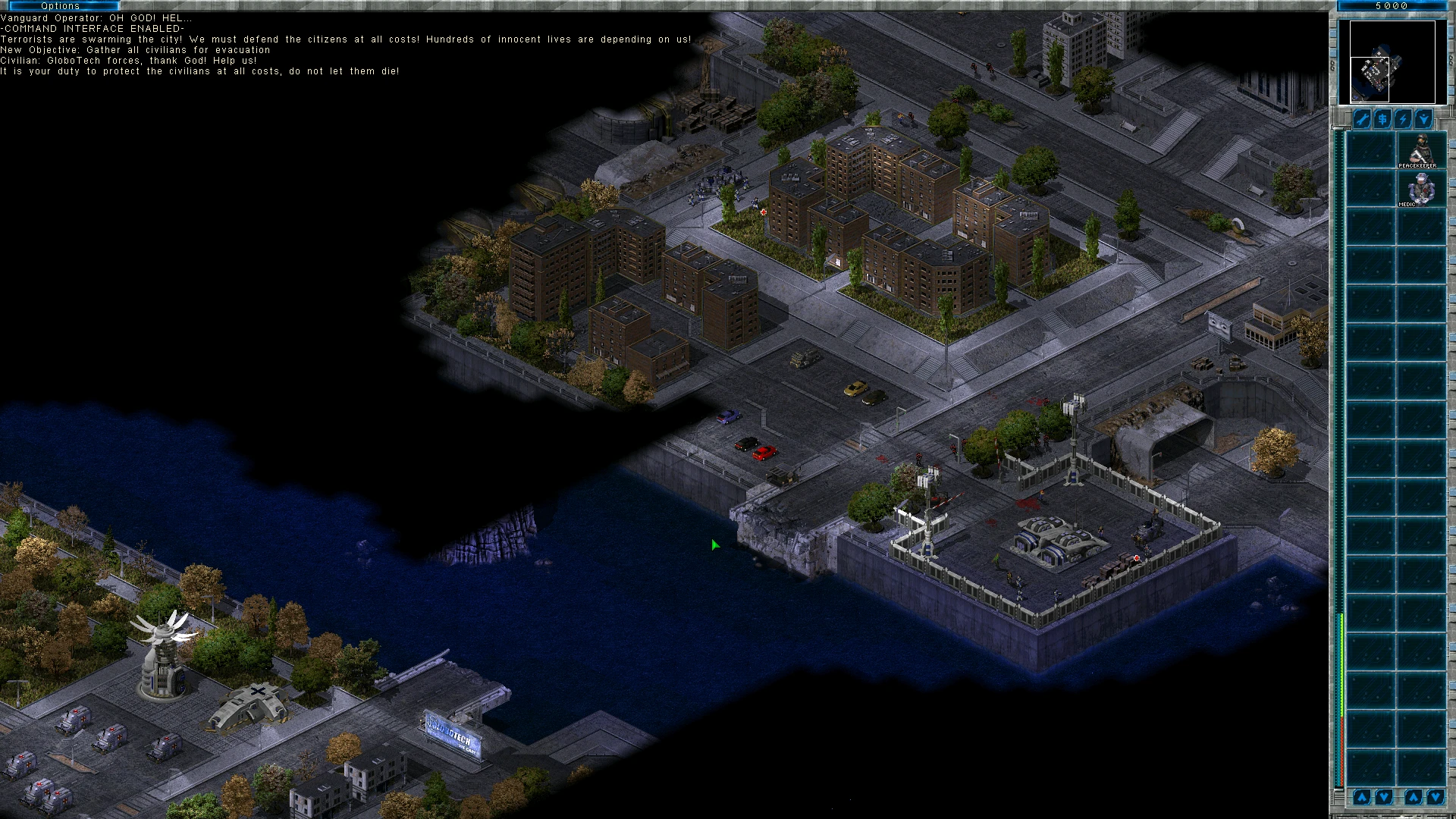Activate the wrench repair button
Viewport: 1456px width, 819px height.
[1363, 120]
